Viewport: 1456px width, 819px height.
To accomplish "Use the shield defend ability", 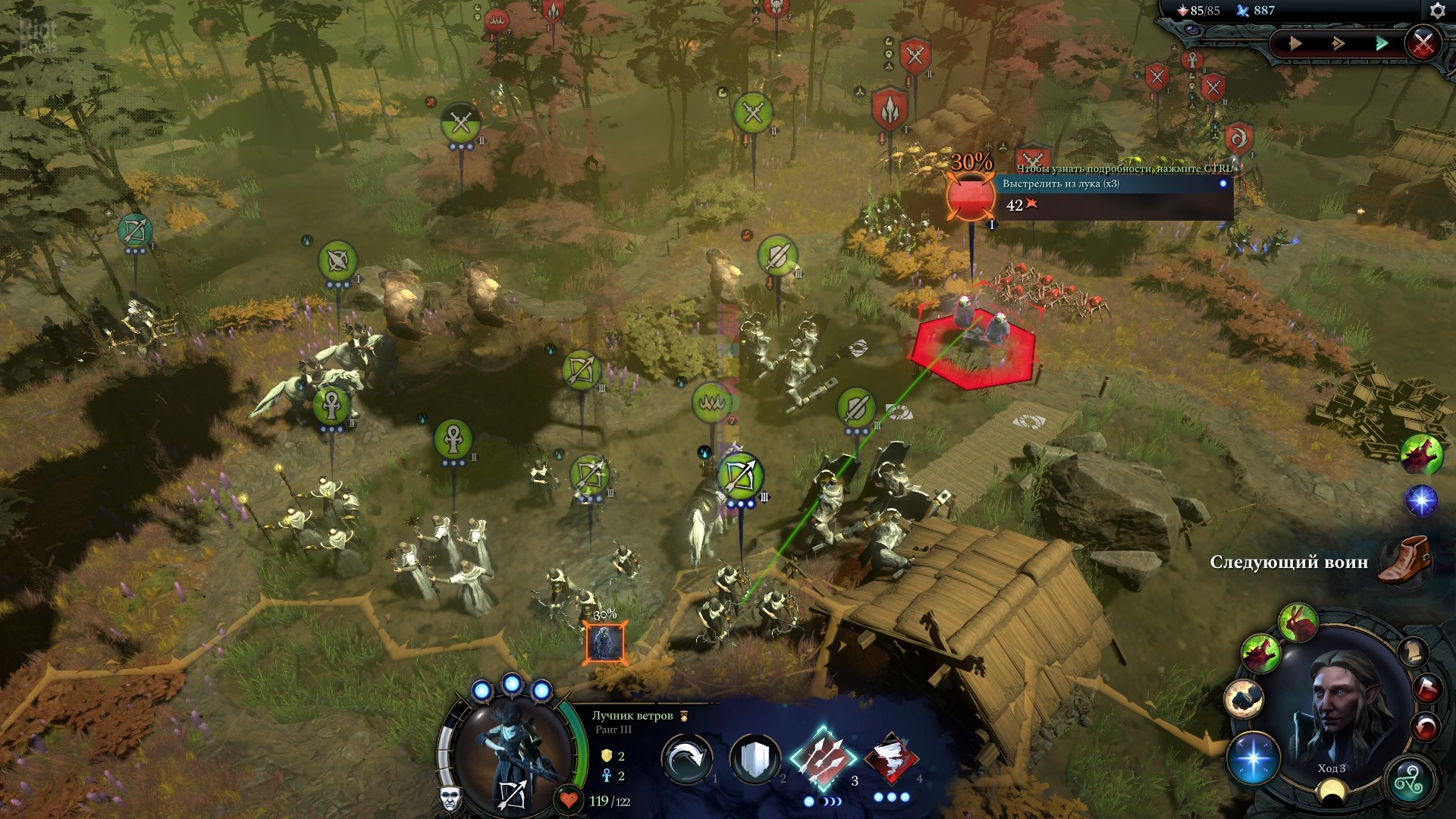I will pyautogui.click(x=755, y=759).
